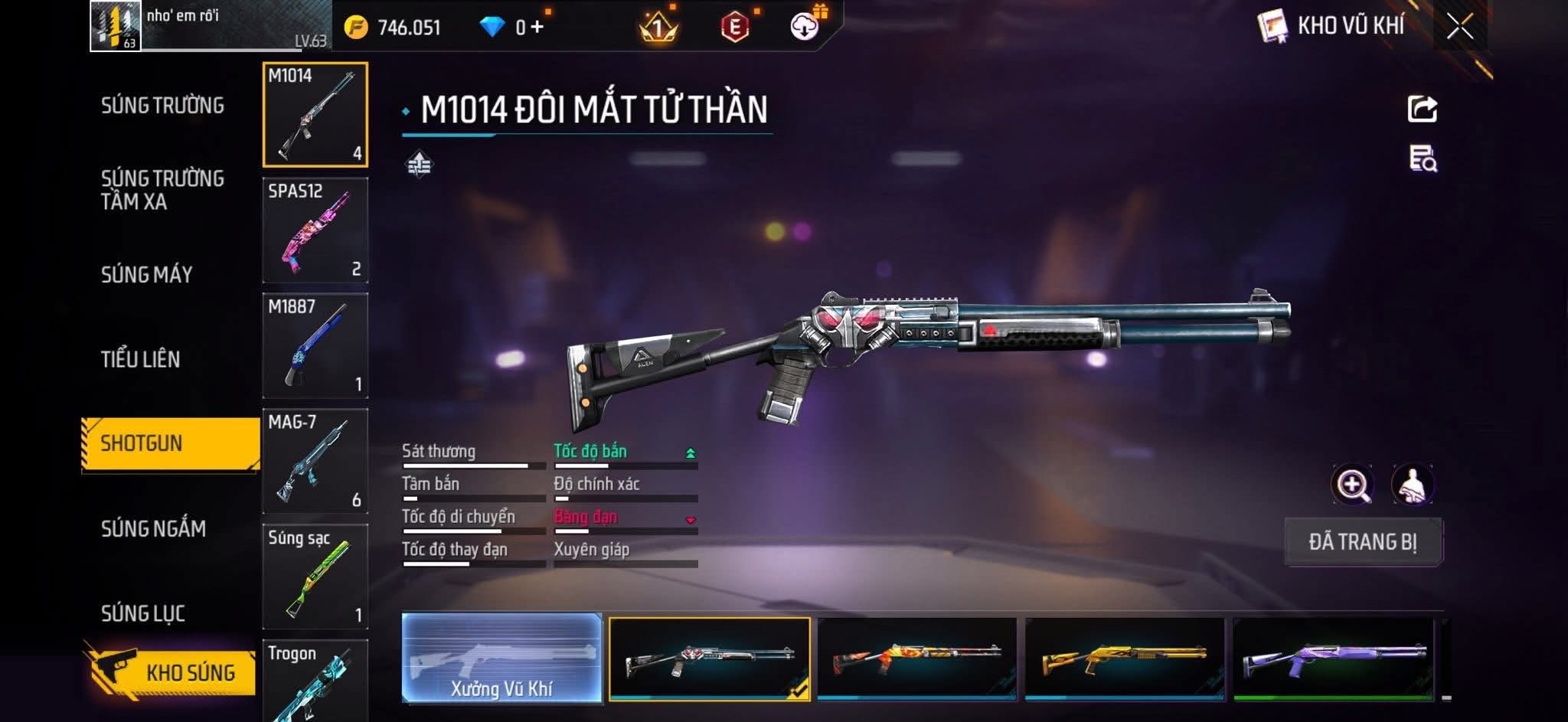The width and height of the screenshot is (1568, 722).
Task: Show the Súng Ngắm weapons
Action: coord(153,528)
